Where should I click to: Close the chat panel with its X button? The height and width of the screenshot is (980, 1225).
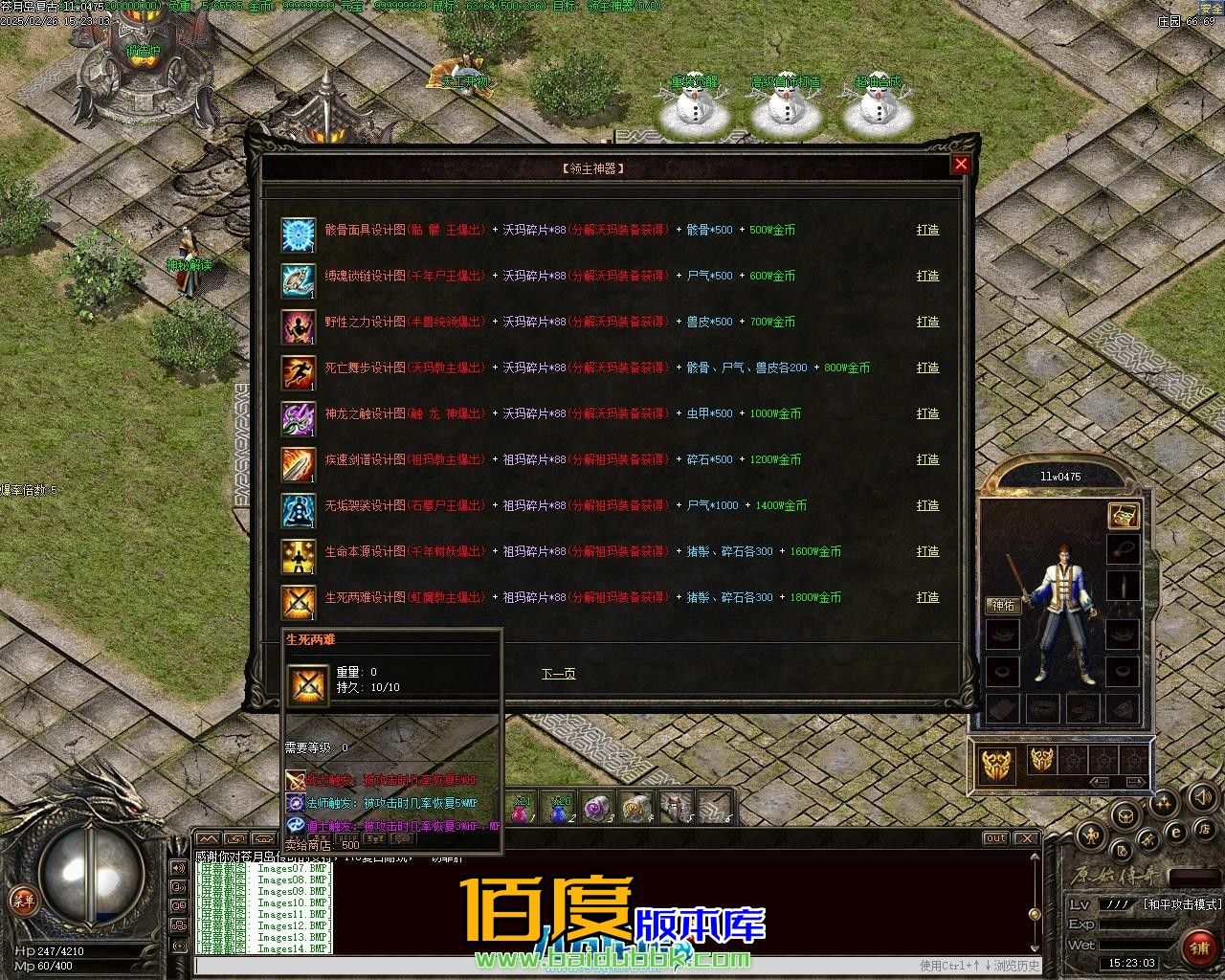tap(1029, 838)
